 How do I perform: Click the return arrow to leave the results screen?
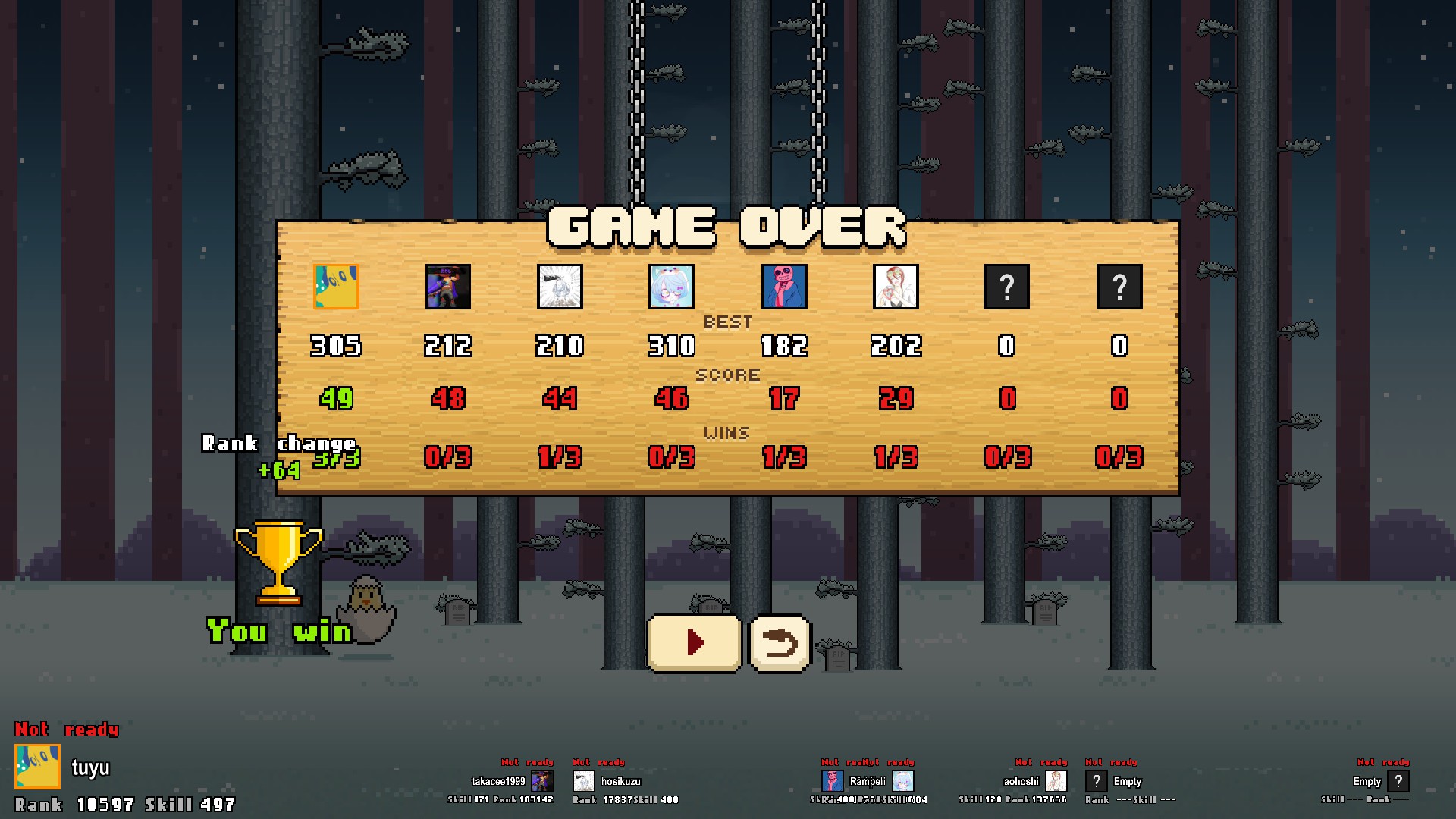click(x=781, y=642)
